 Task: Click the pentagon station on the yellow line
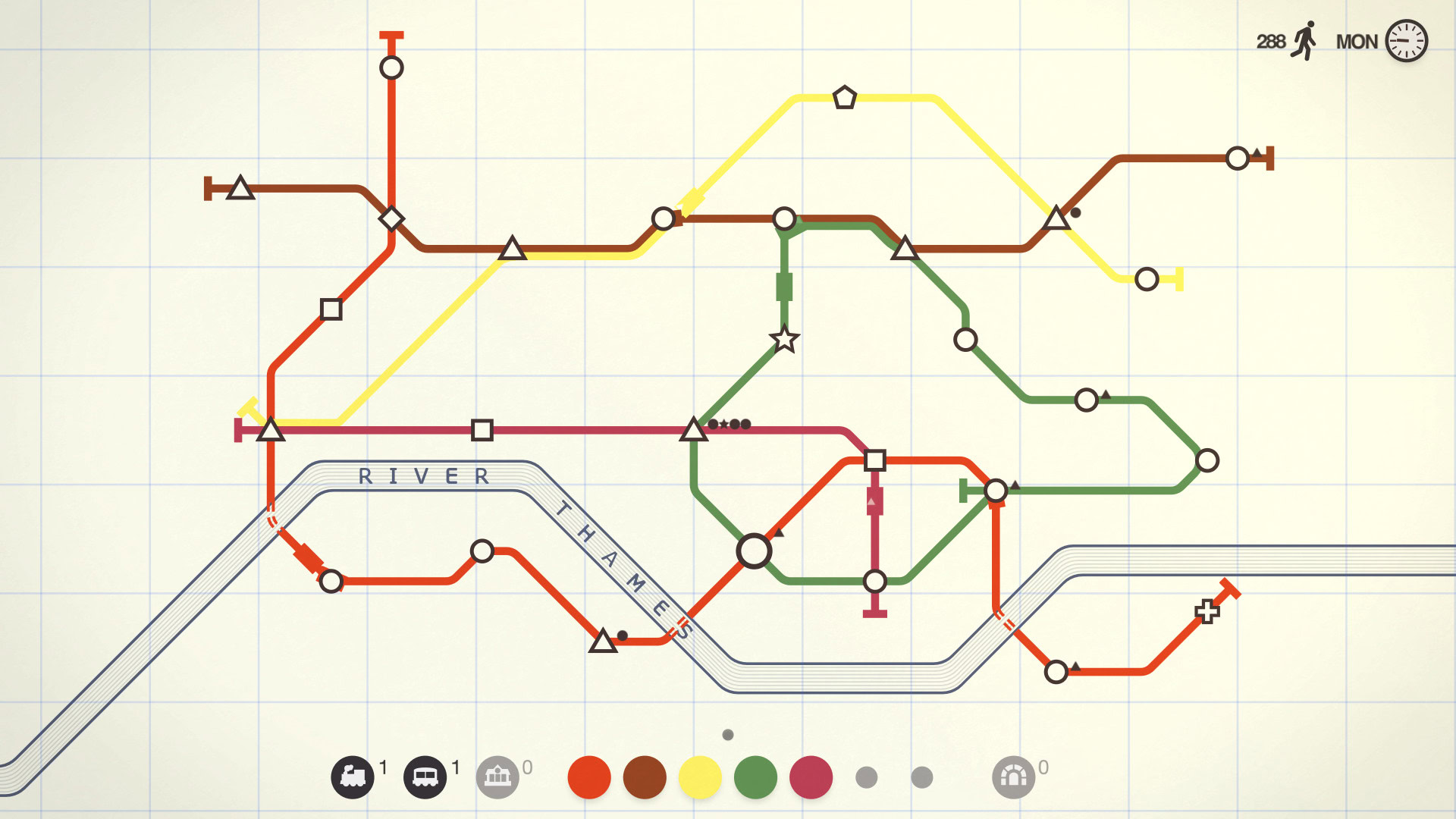pos(845,96)
